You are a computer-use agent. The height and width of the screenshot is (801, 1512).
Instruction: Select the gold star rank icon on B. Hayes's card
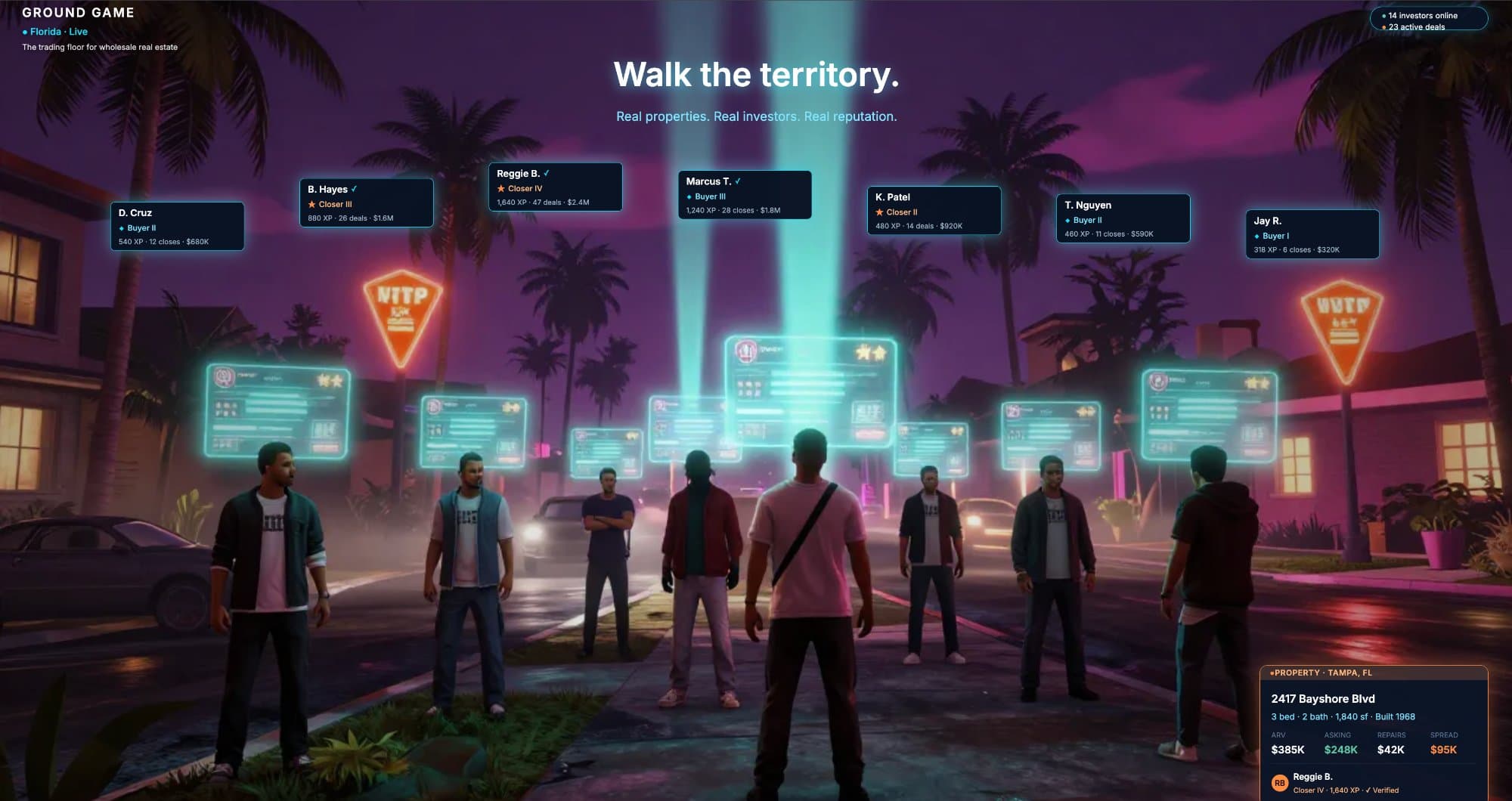tap(312, 204)
